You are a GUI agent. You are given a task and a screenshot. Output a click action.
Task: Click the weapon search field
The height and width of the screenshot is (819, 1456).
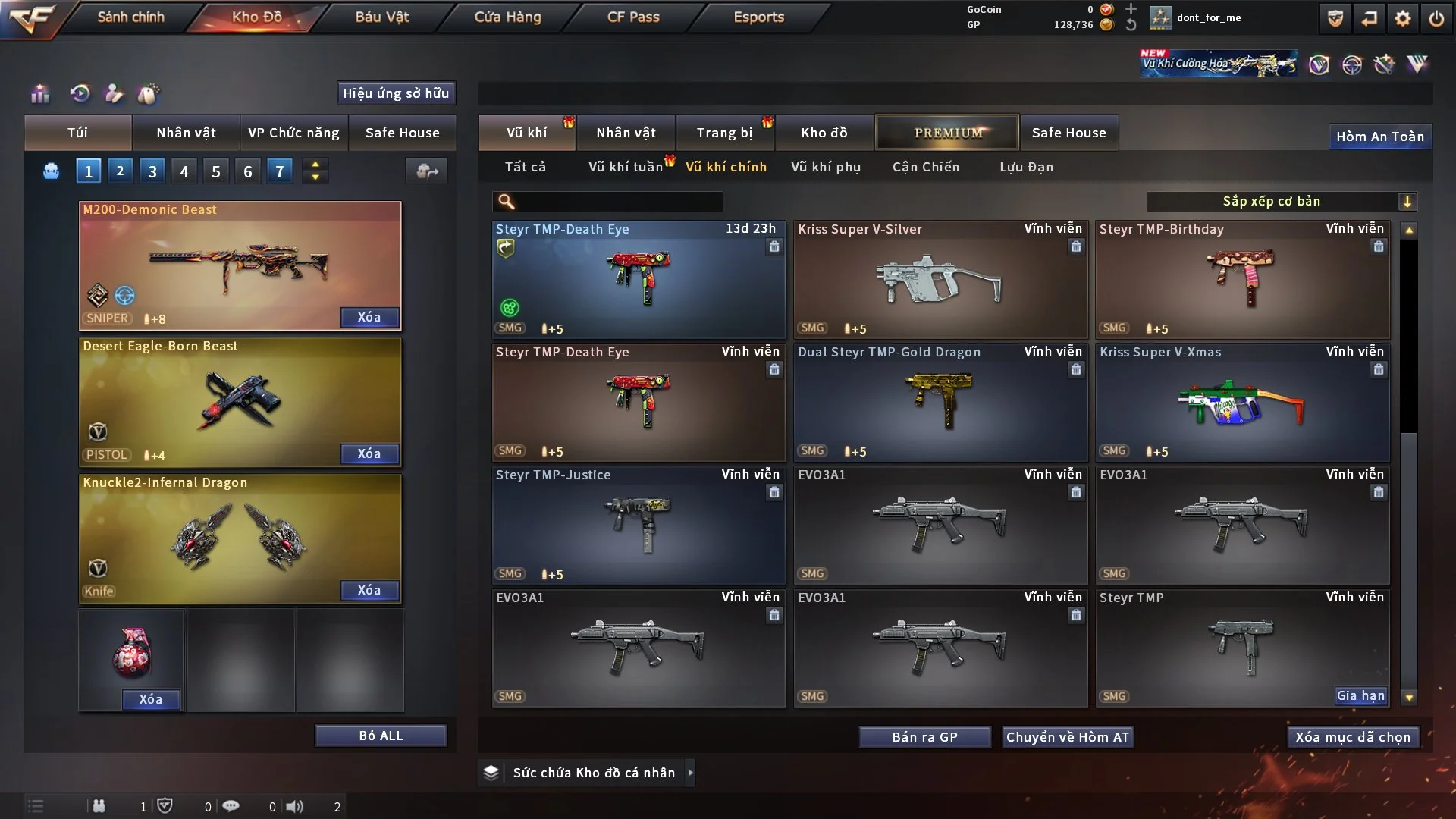tap(618, 201)
